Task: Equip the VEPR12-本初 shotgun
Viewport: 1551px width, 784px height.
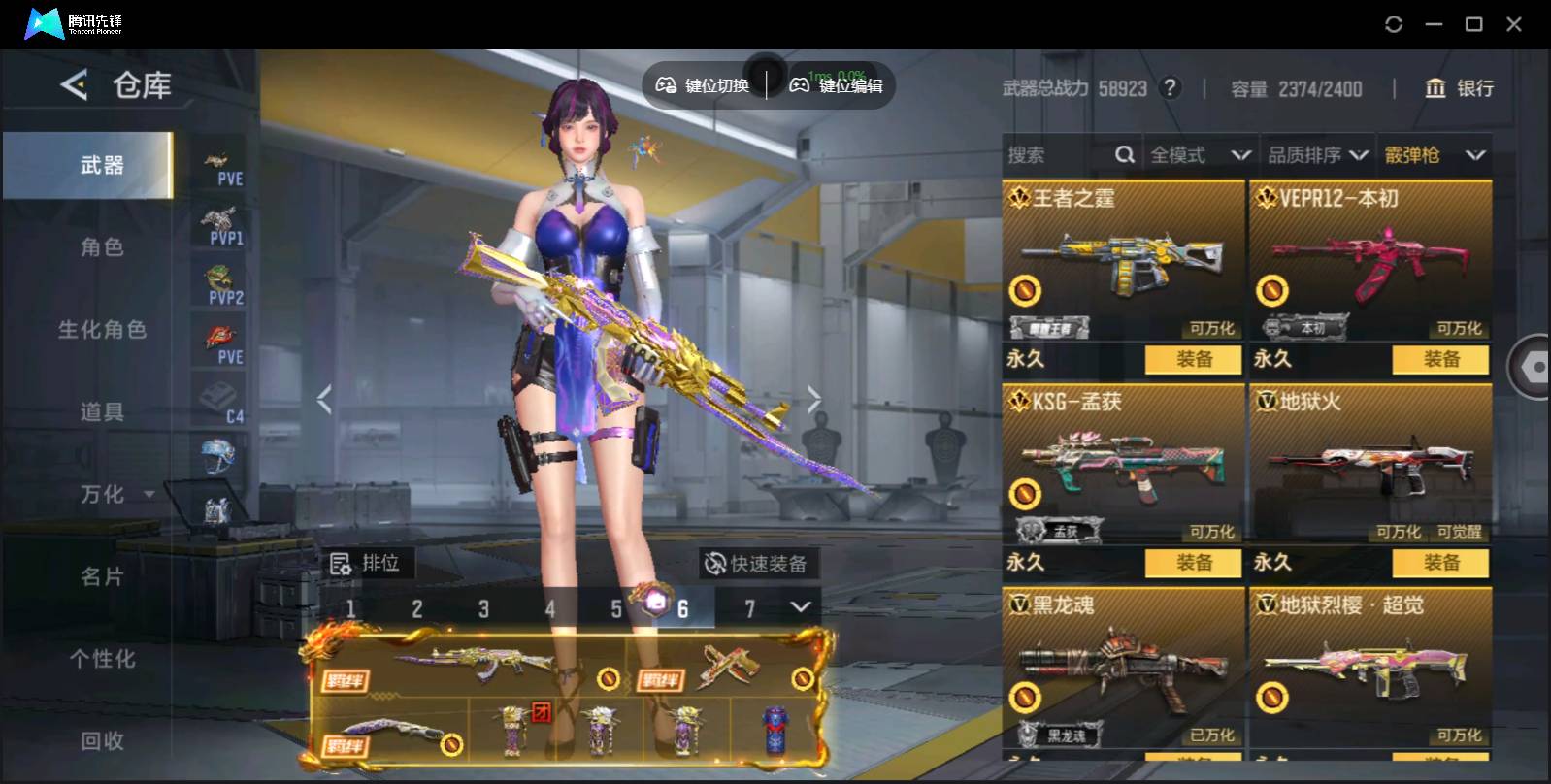Action: [x=1440, y=359]
